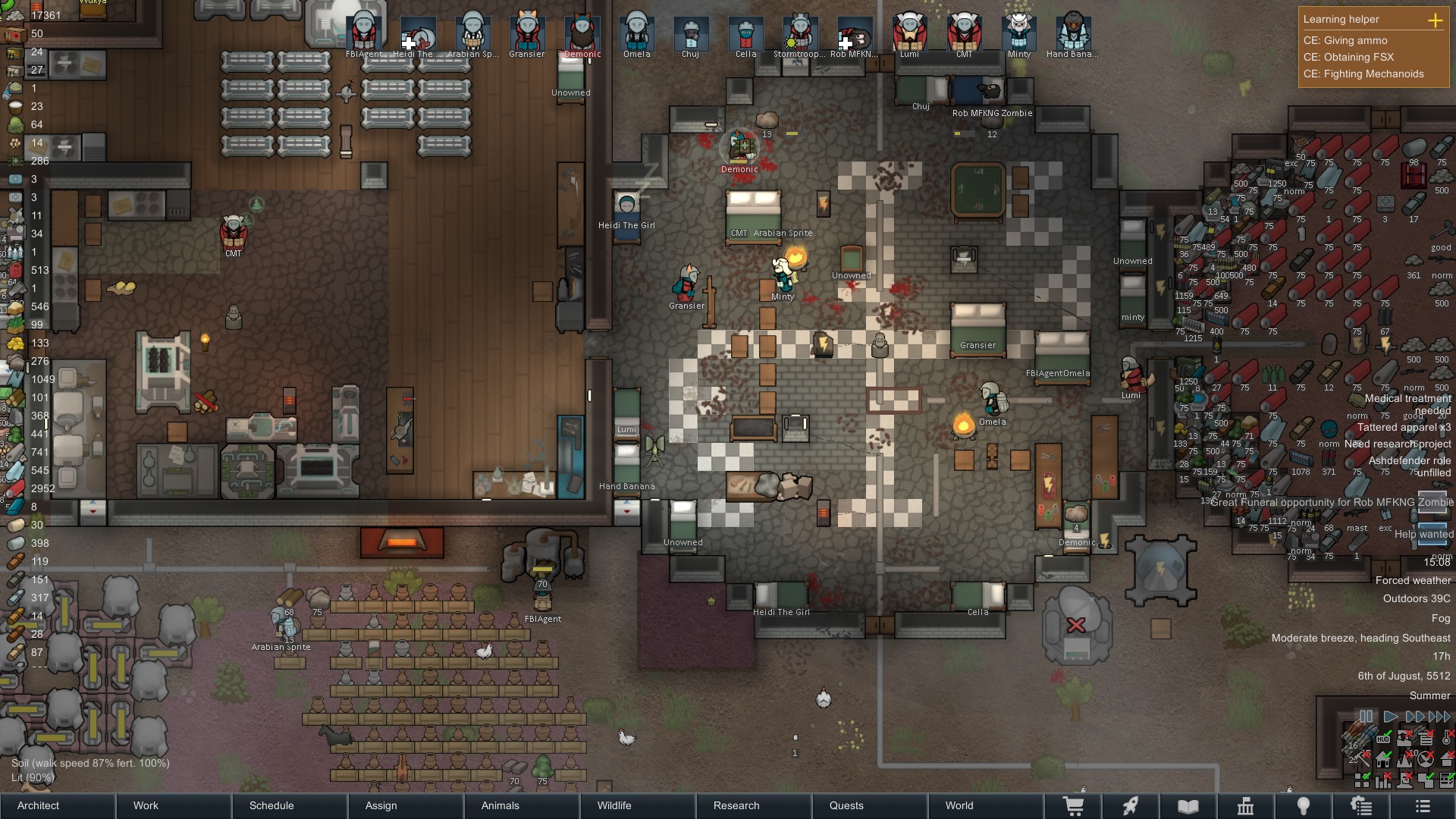Select colonist Minty's portrait in the colonist bar
Screen dimensions: 1456x819
coord(1018,34)
